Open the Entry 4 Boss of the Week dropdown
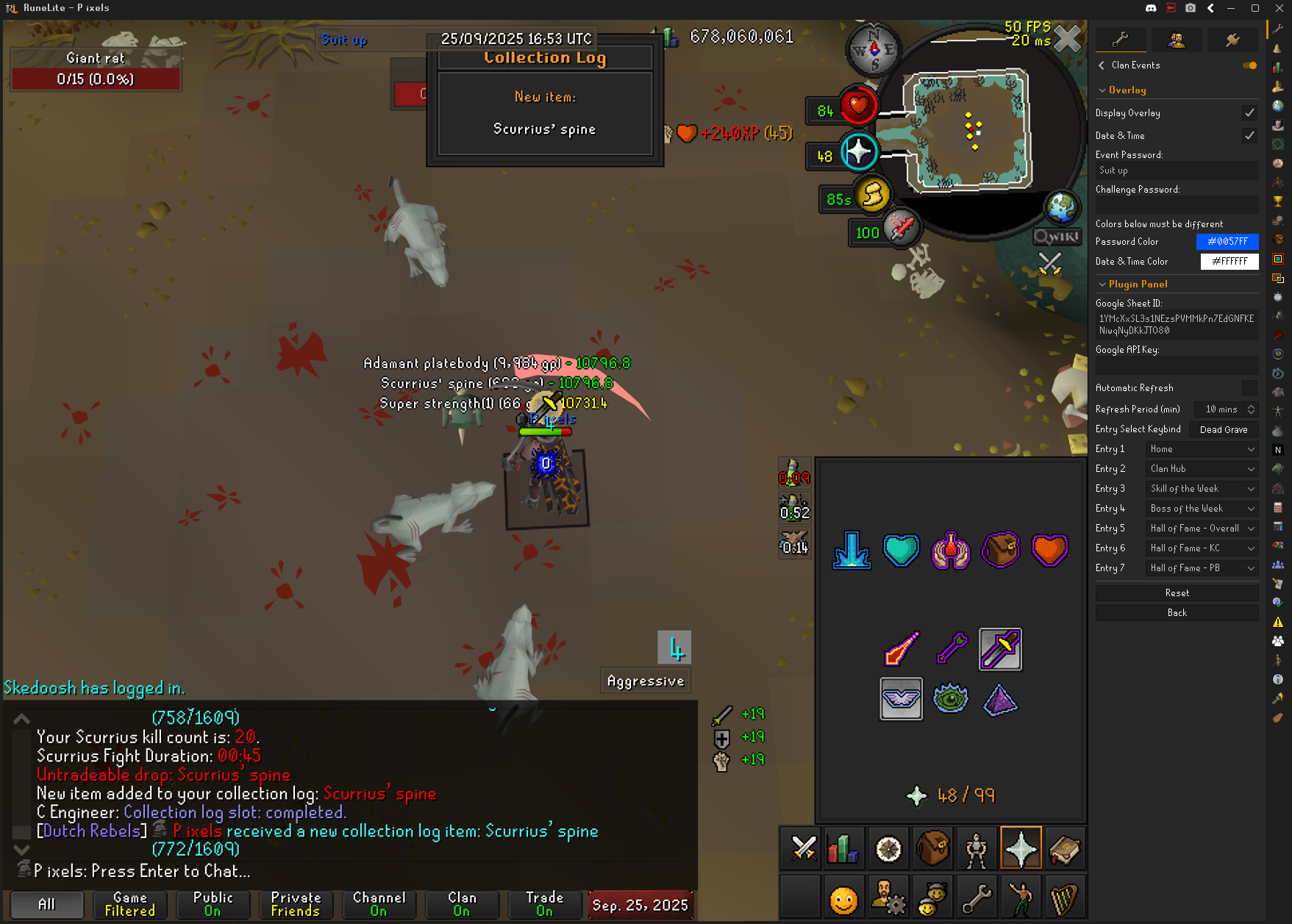This screenshot has width=1292, height=924. [x=1202, y=509]
